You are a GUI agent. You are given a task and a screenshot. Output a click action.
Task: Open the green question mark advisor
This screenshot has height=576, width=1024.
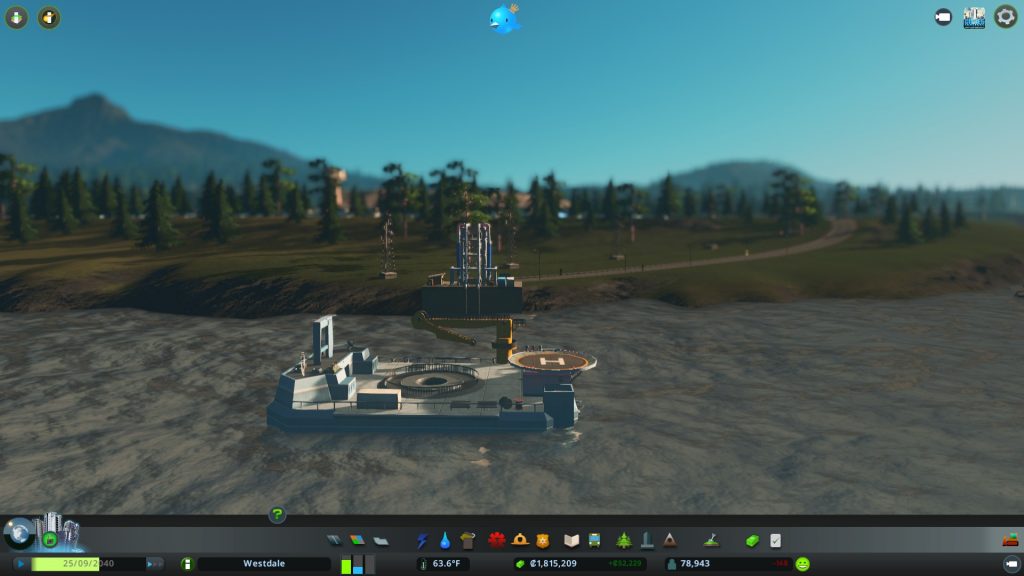[277, 515]
